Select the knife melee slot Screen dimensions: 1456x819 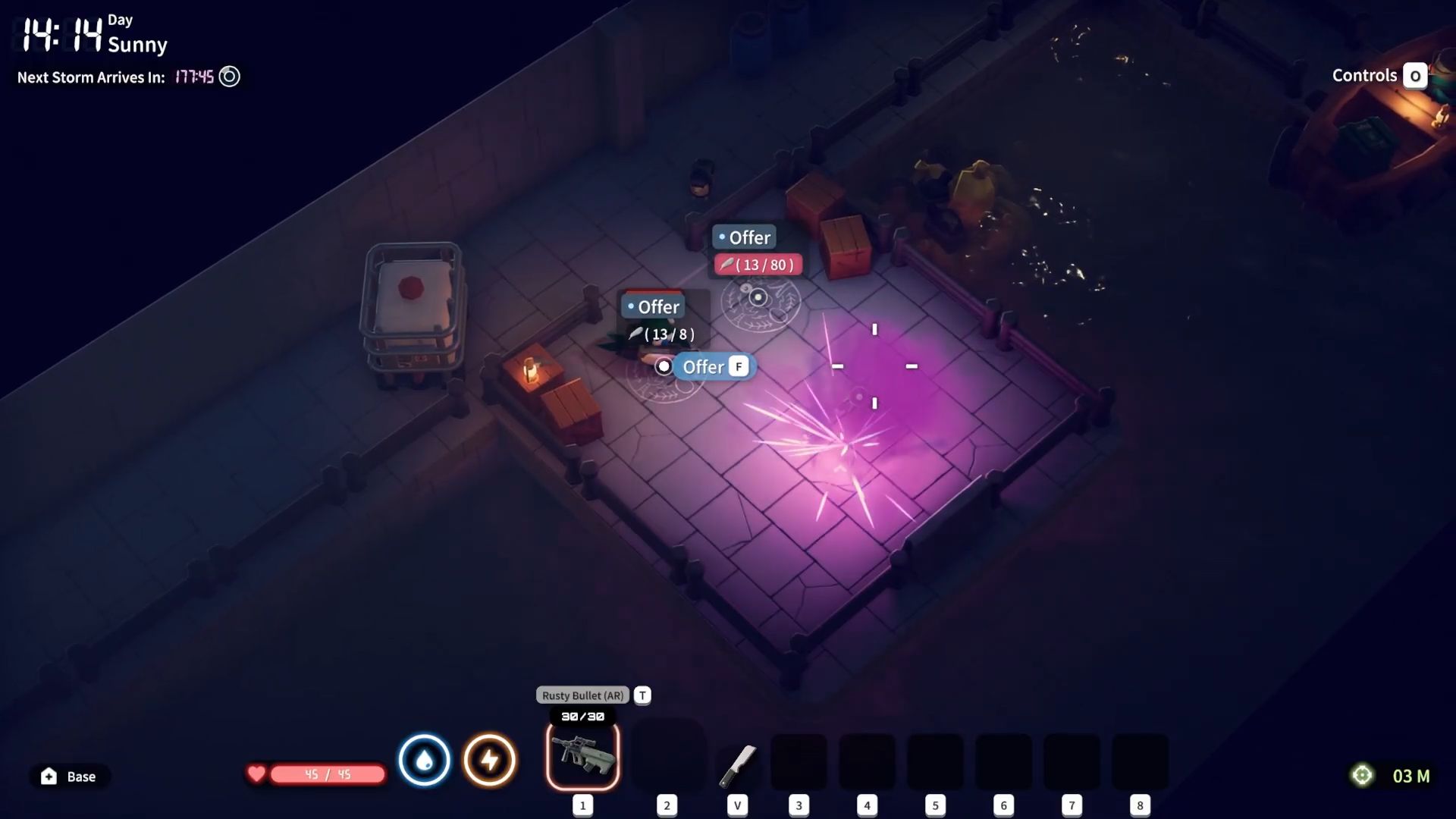(x=737, y=764)
